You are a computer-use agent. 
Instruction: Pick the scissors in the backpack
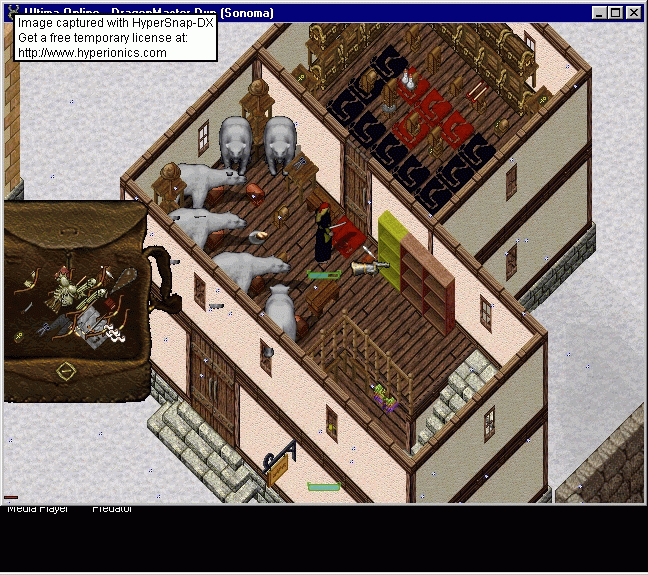[x=44, y=329]
